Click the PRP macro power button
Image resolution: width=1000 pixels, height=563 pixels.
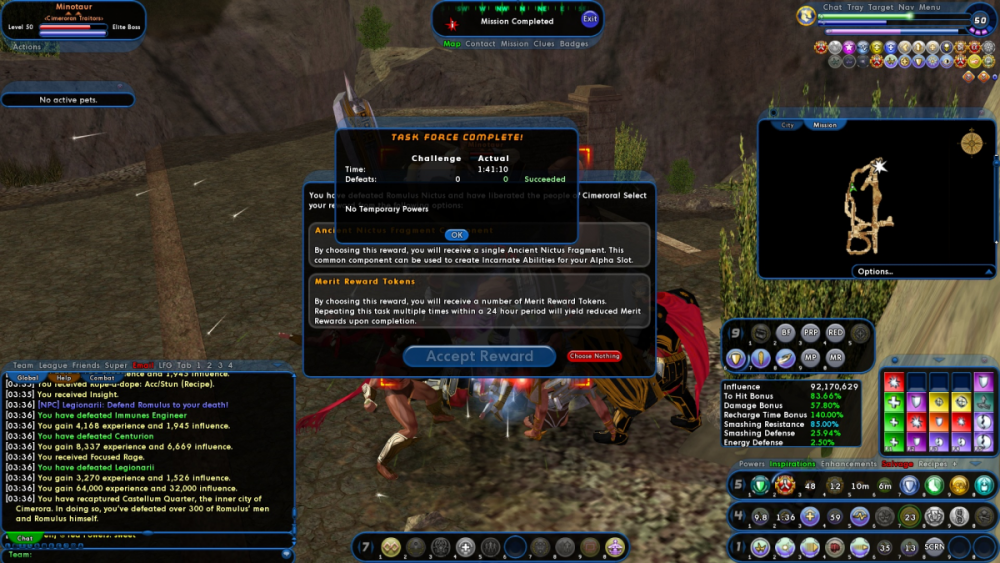pyautogui.click(x=811, y=332)
